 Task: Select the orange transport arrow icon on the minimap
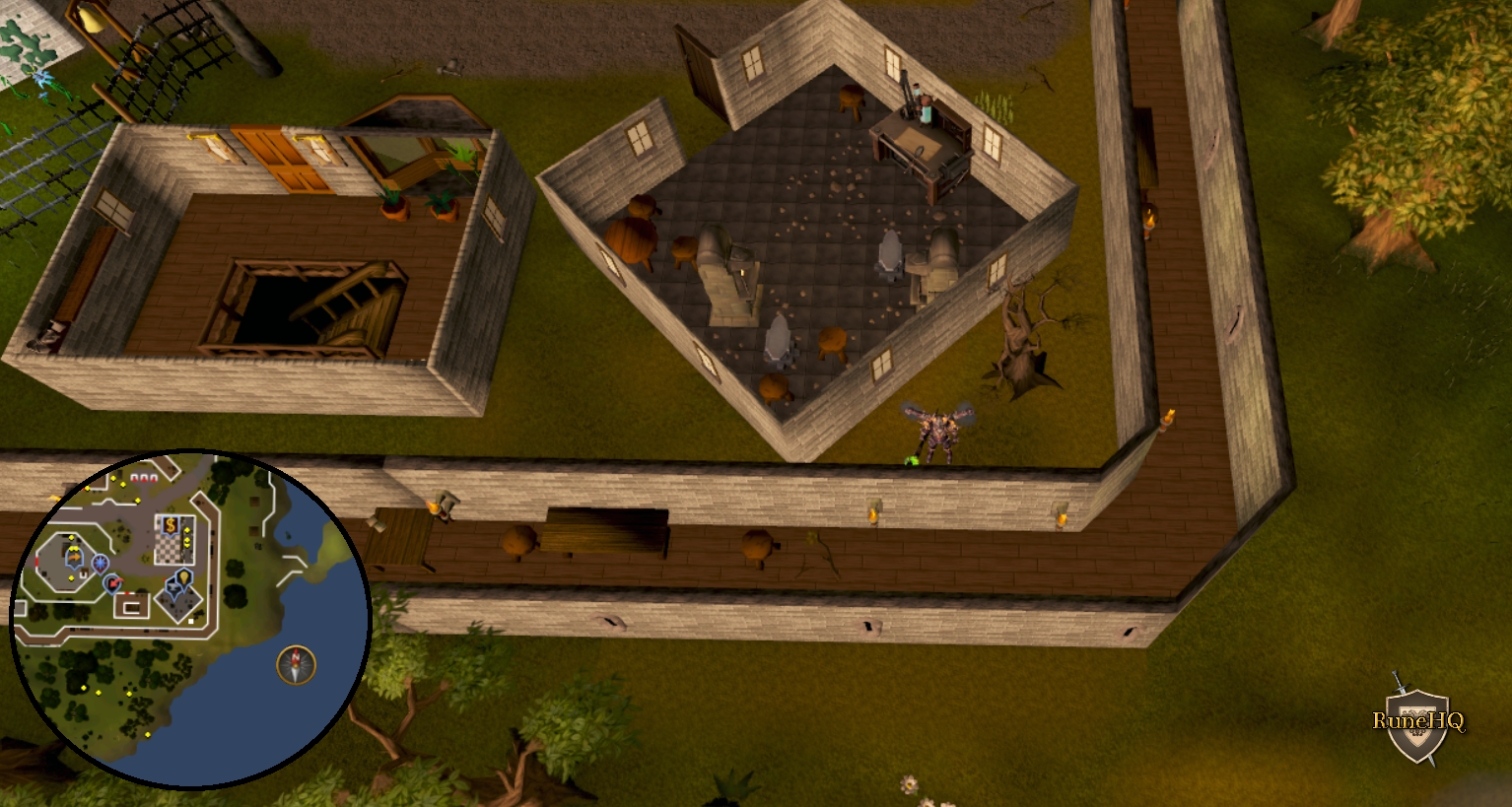click(x=73, y=556)
